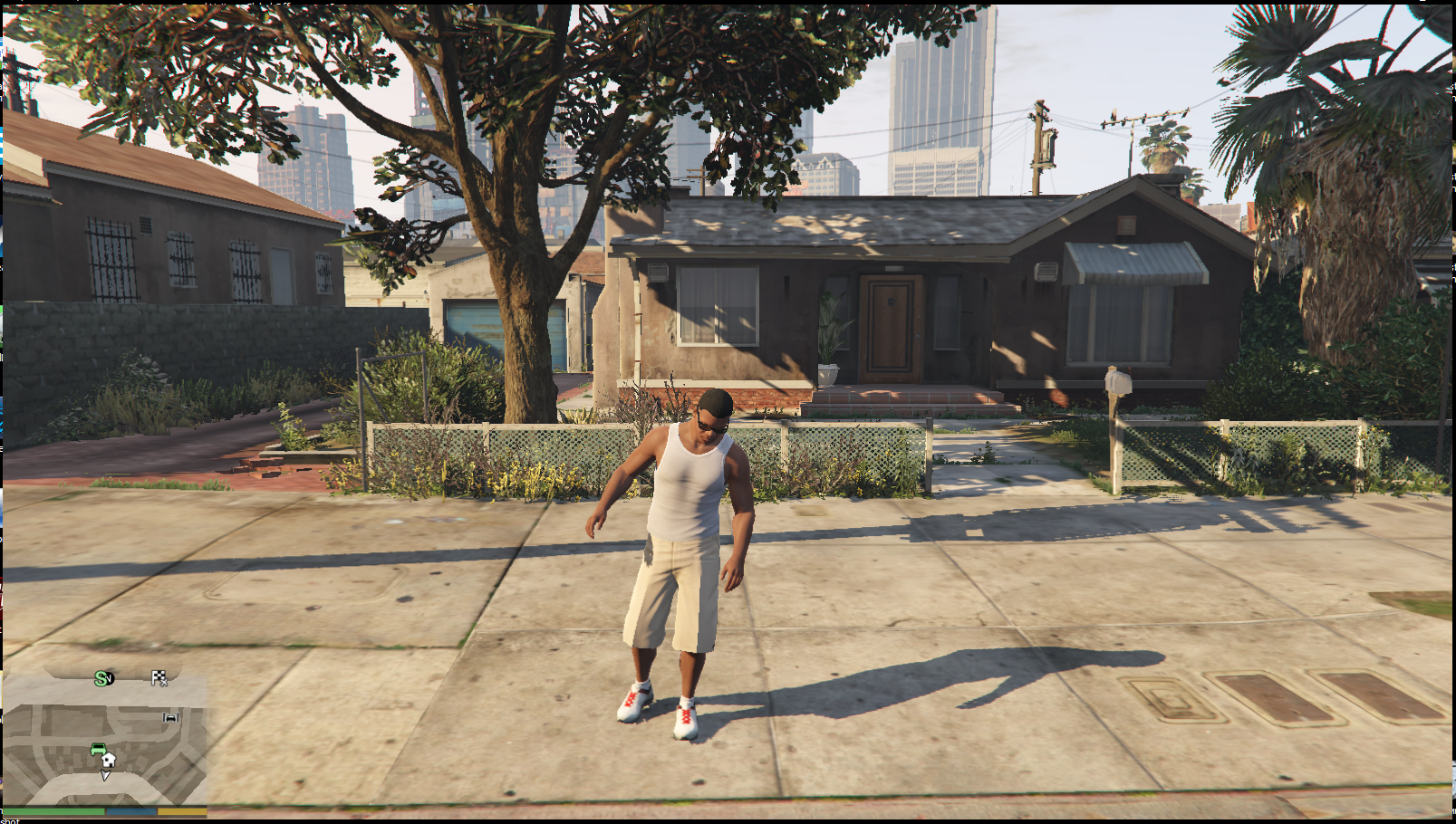Click the green S mission marker on minimap

coord(102,678)
